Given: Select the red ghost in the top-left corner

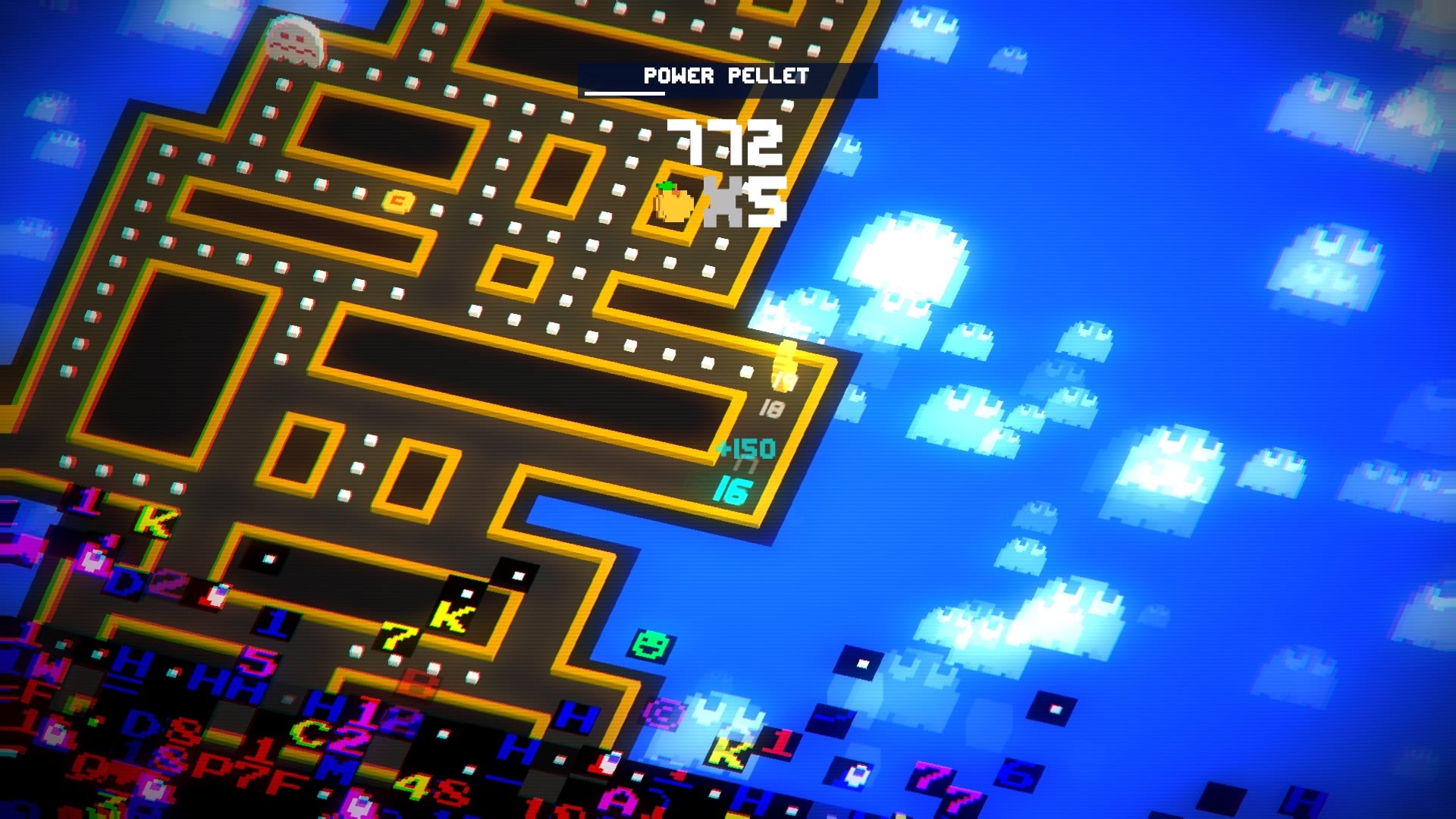Looking at the screenshot, I should pos(292,42).
